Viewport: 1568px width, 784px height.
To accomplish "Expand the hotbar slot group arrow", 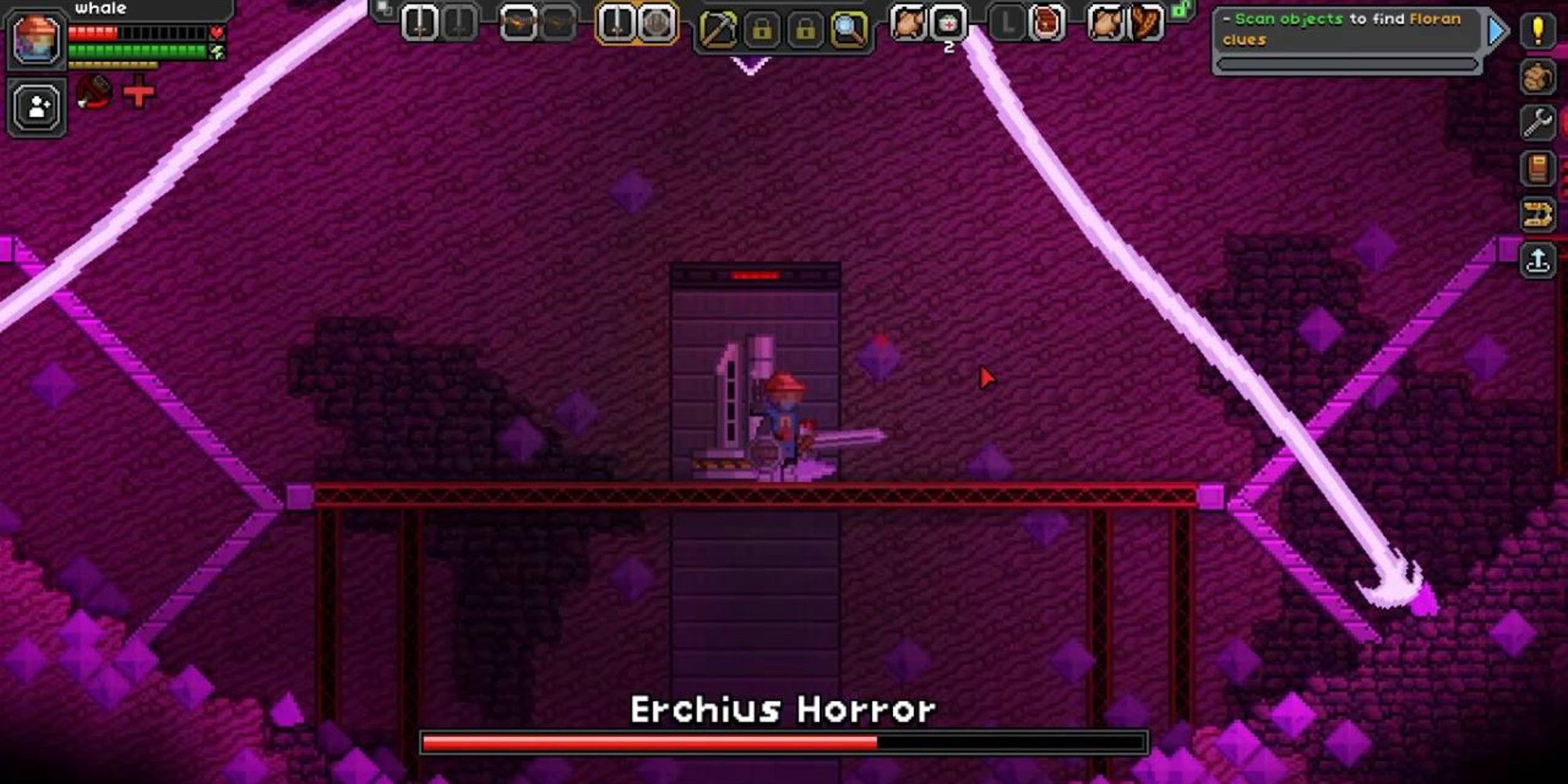I will pyautogui.click(x=382, y=9).
